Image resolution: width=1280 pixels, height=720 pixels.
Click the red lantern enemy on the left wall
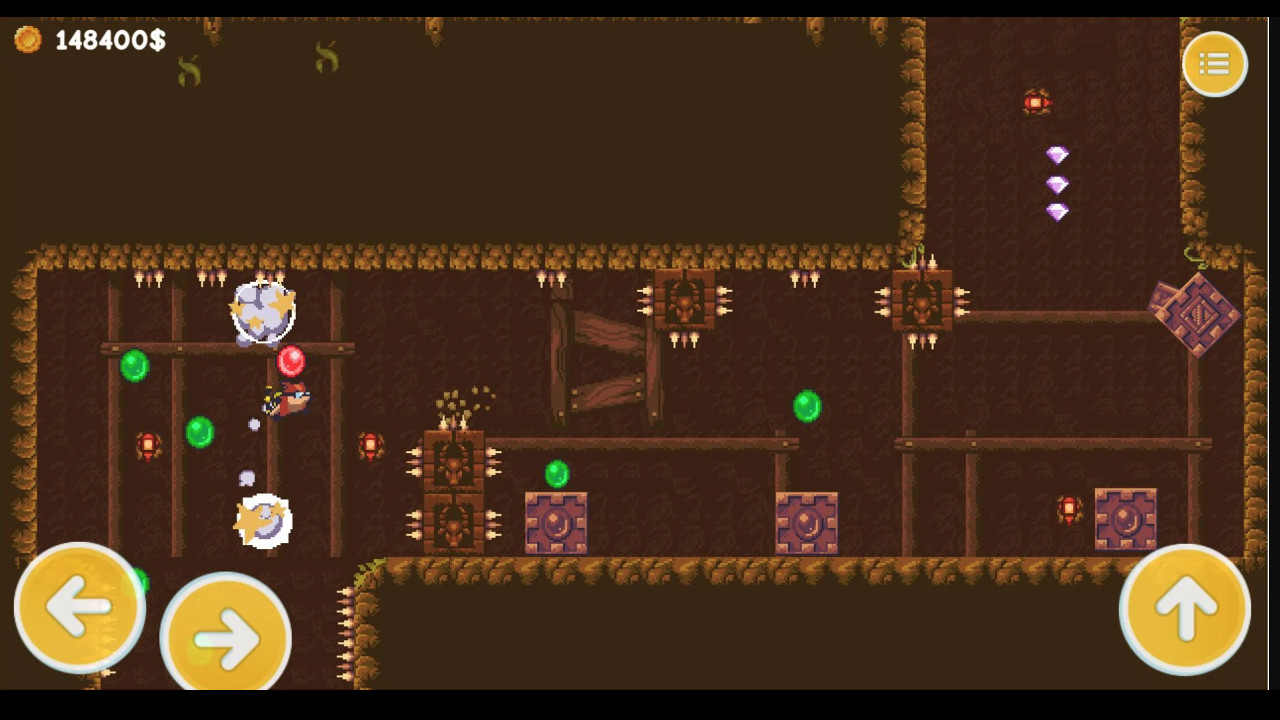tap(148, 443)
